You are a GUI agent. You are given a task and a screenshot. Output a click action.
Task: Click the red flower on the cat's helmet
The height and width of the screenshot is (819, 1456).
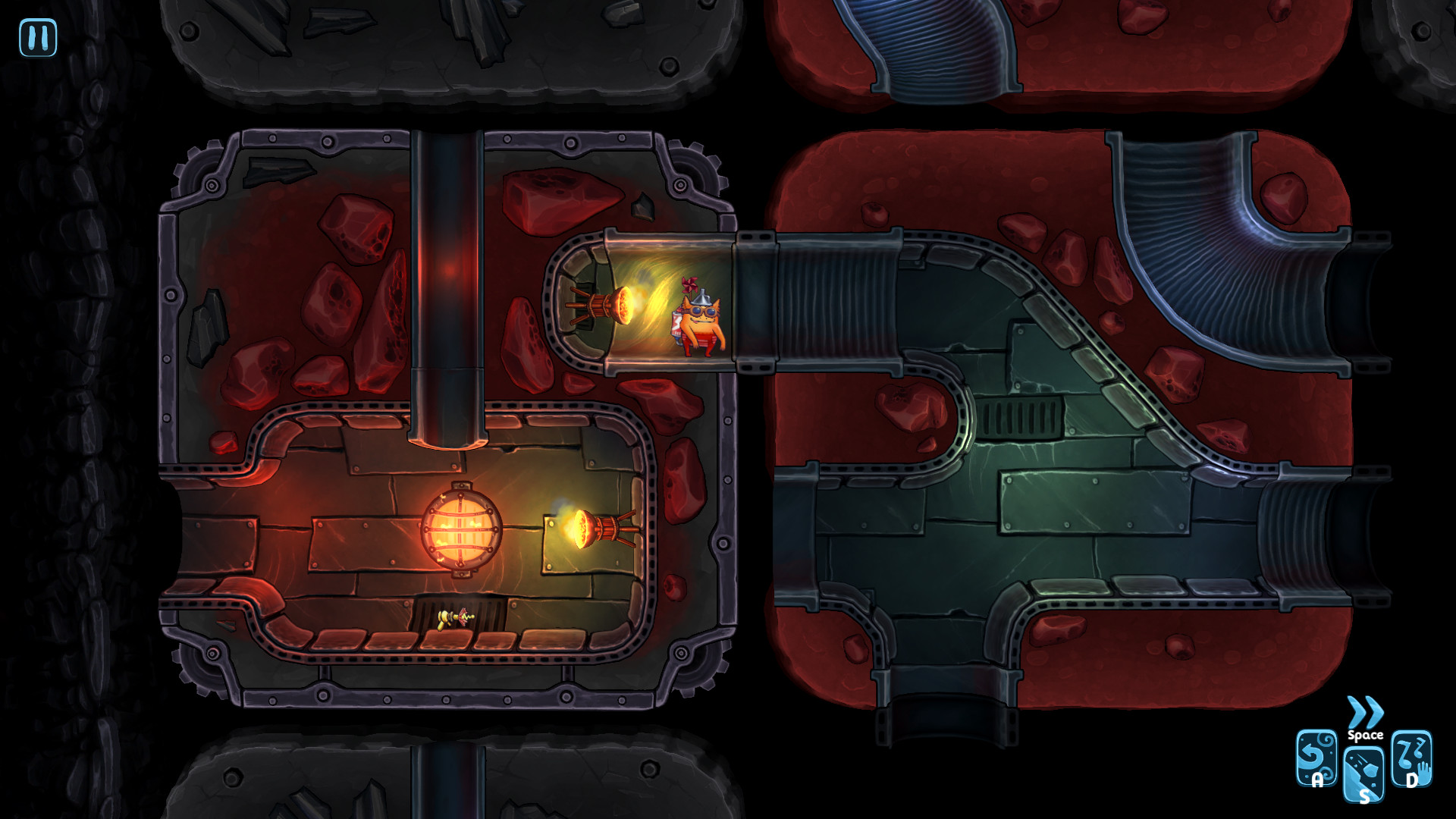[690, 286]
